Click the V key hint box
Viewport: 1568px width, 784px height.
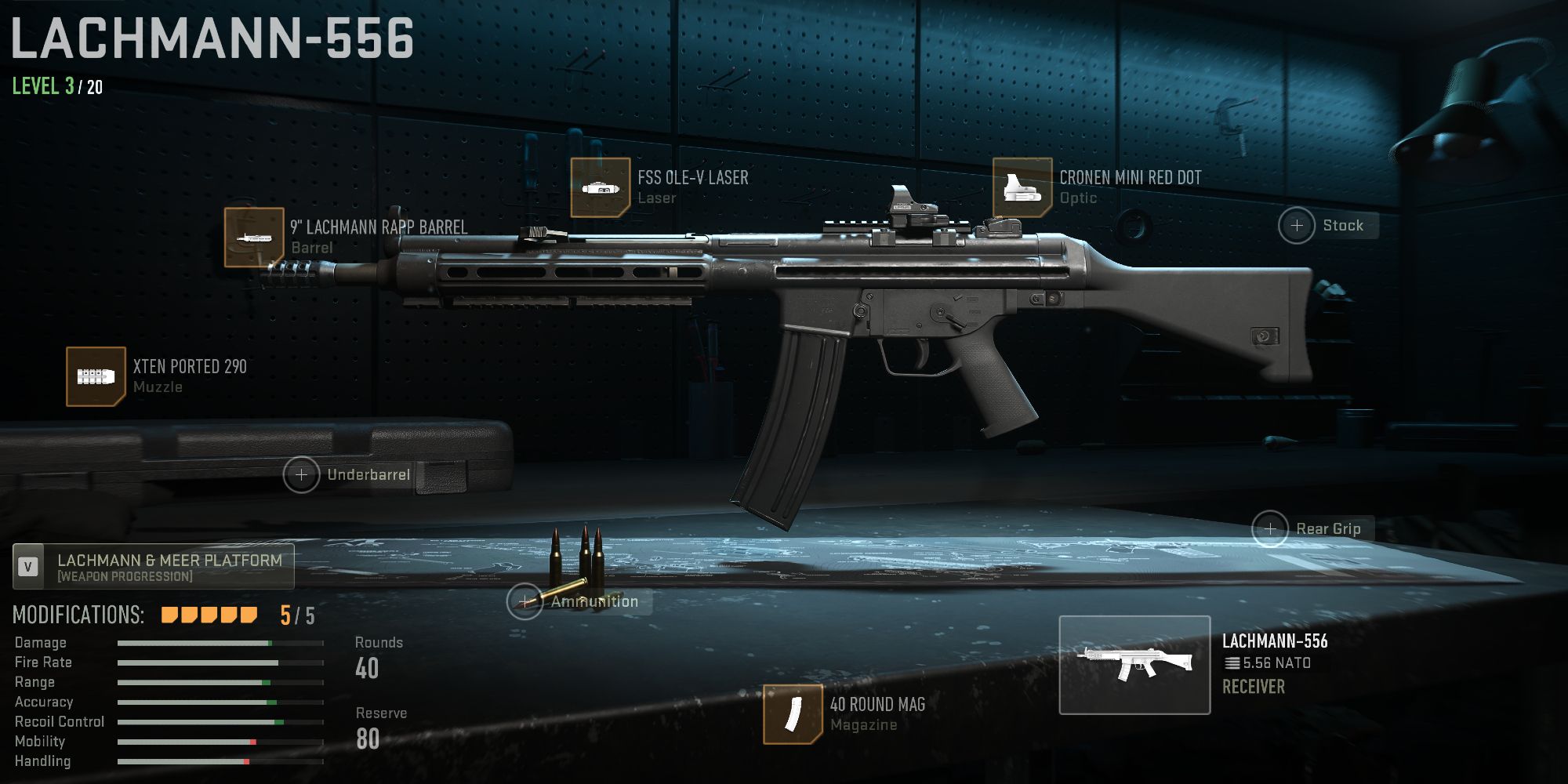27,562
